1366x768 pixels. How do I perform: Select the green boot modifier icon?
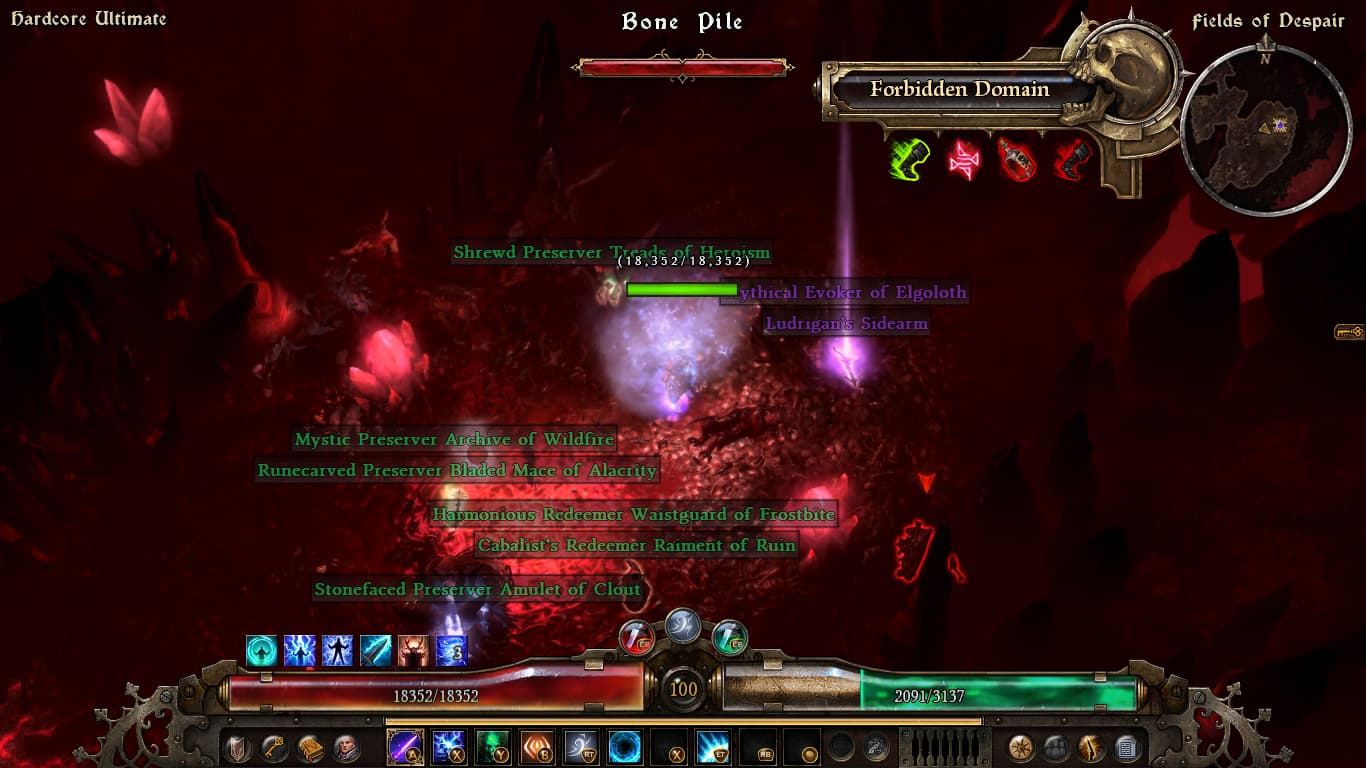tap(910, 159)
